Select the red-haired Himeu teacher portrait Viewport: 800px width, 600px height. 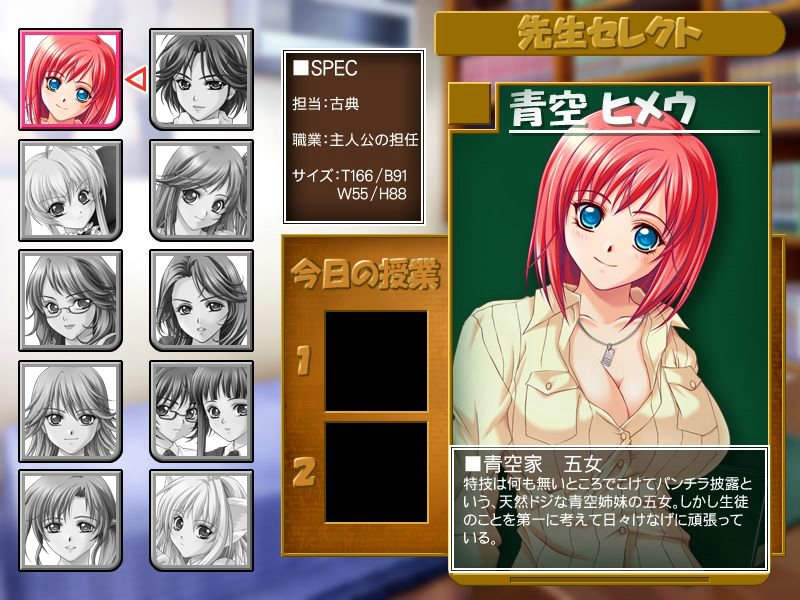click(x=71, y=79)
